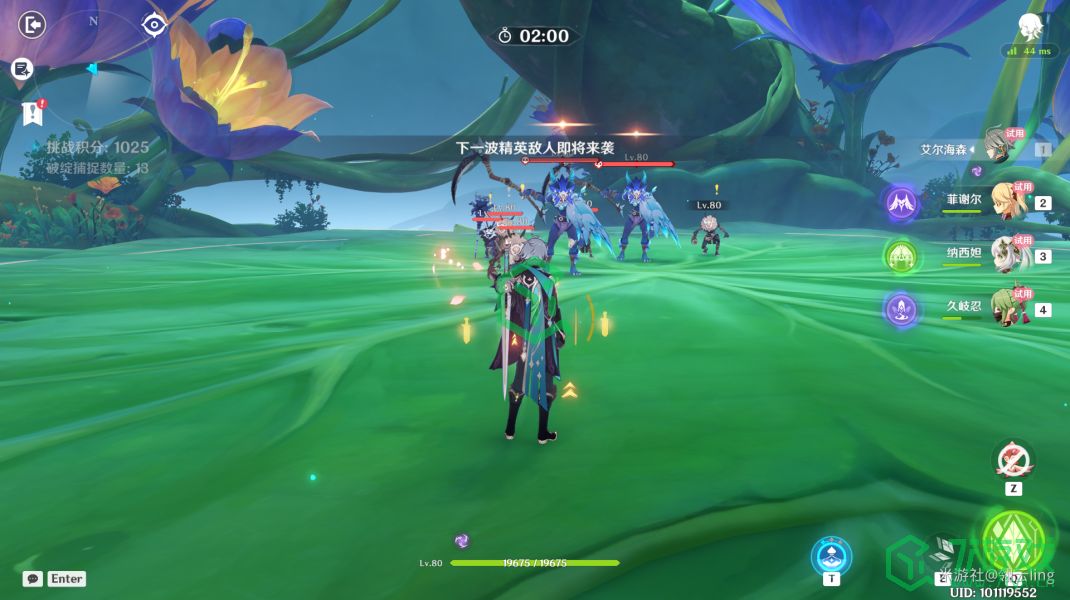1070x600 pixels.
Task: Use the blue challenge skill icon
Action: pos(831,555)
